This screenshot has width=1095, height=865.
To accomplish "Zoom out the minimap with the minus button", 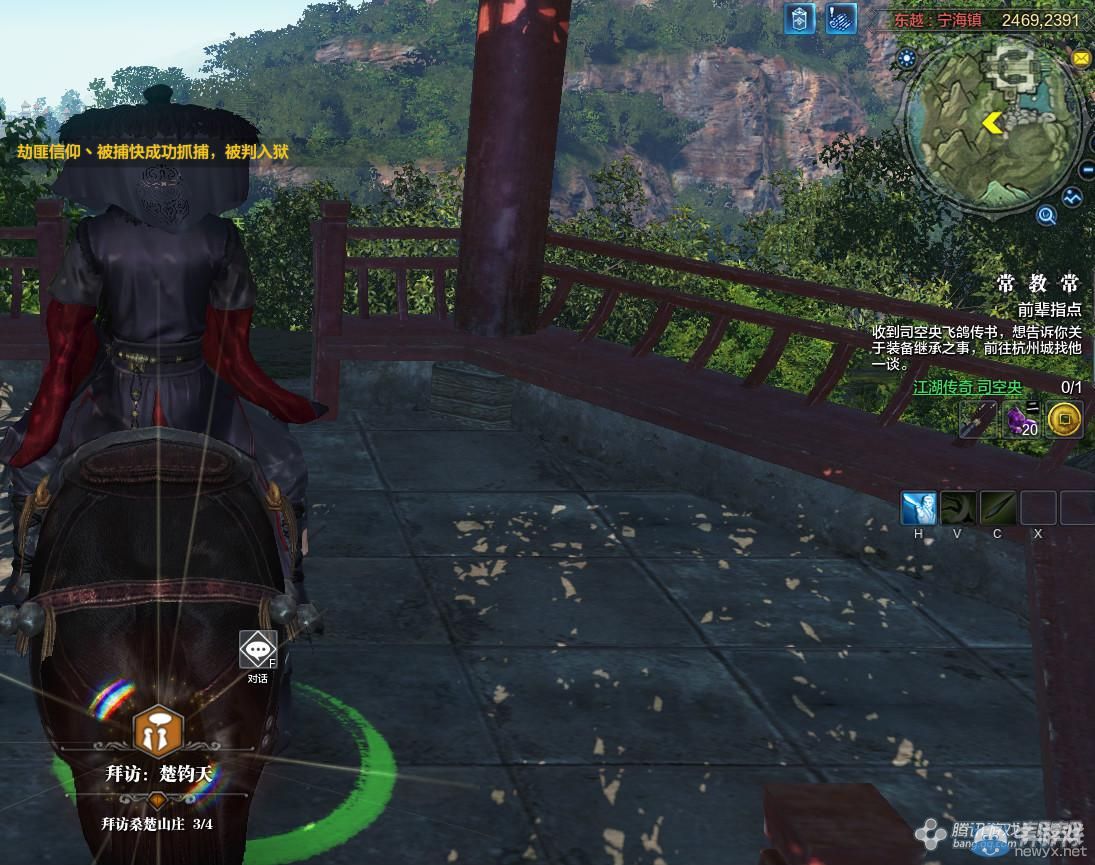I will click(x=1088, y=171).
